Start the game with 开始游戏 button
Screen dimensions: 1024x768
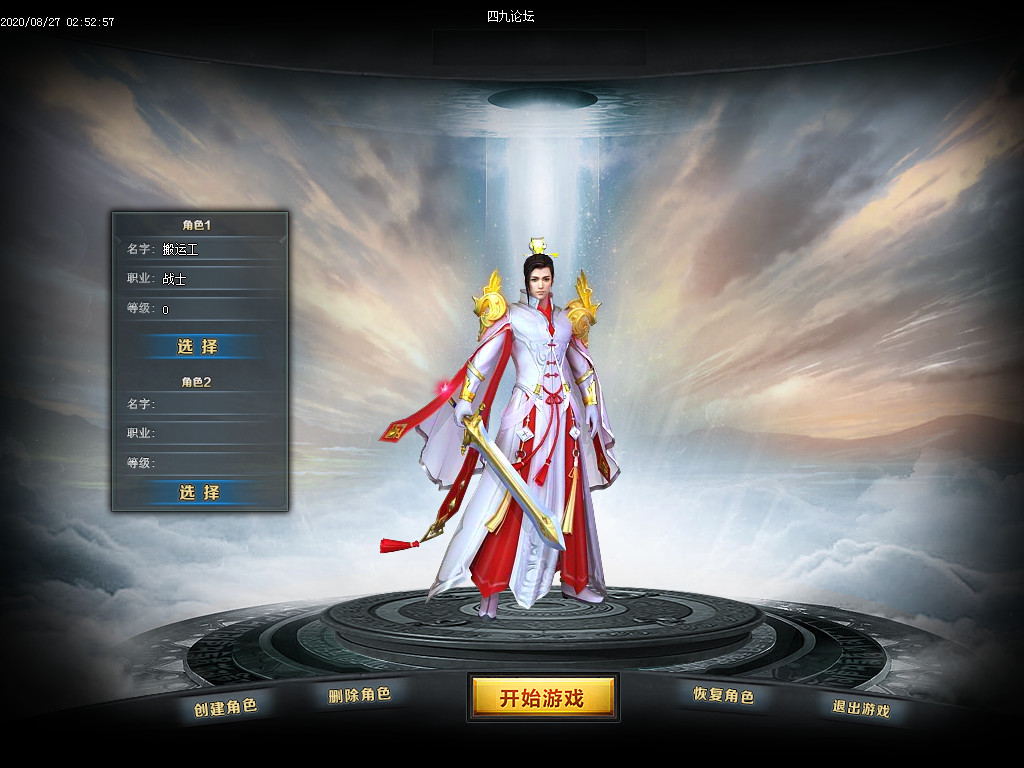542,697
